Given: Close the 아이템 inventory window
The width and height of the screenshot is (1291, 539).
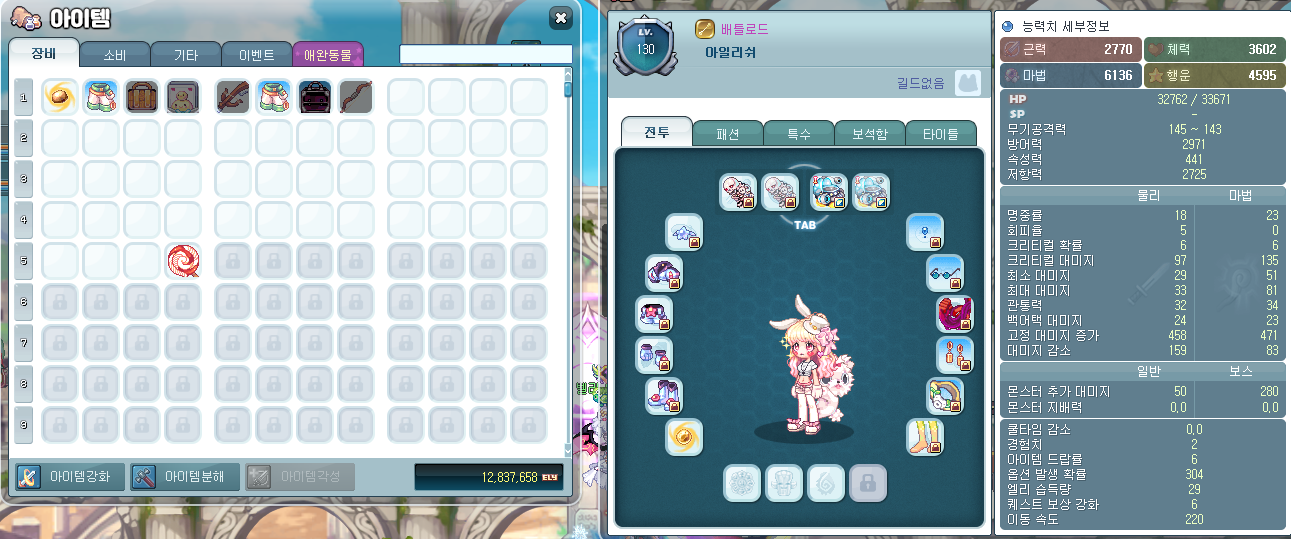Looking at the screenshot, I should click(x=561, y=18).
